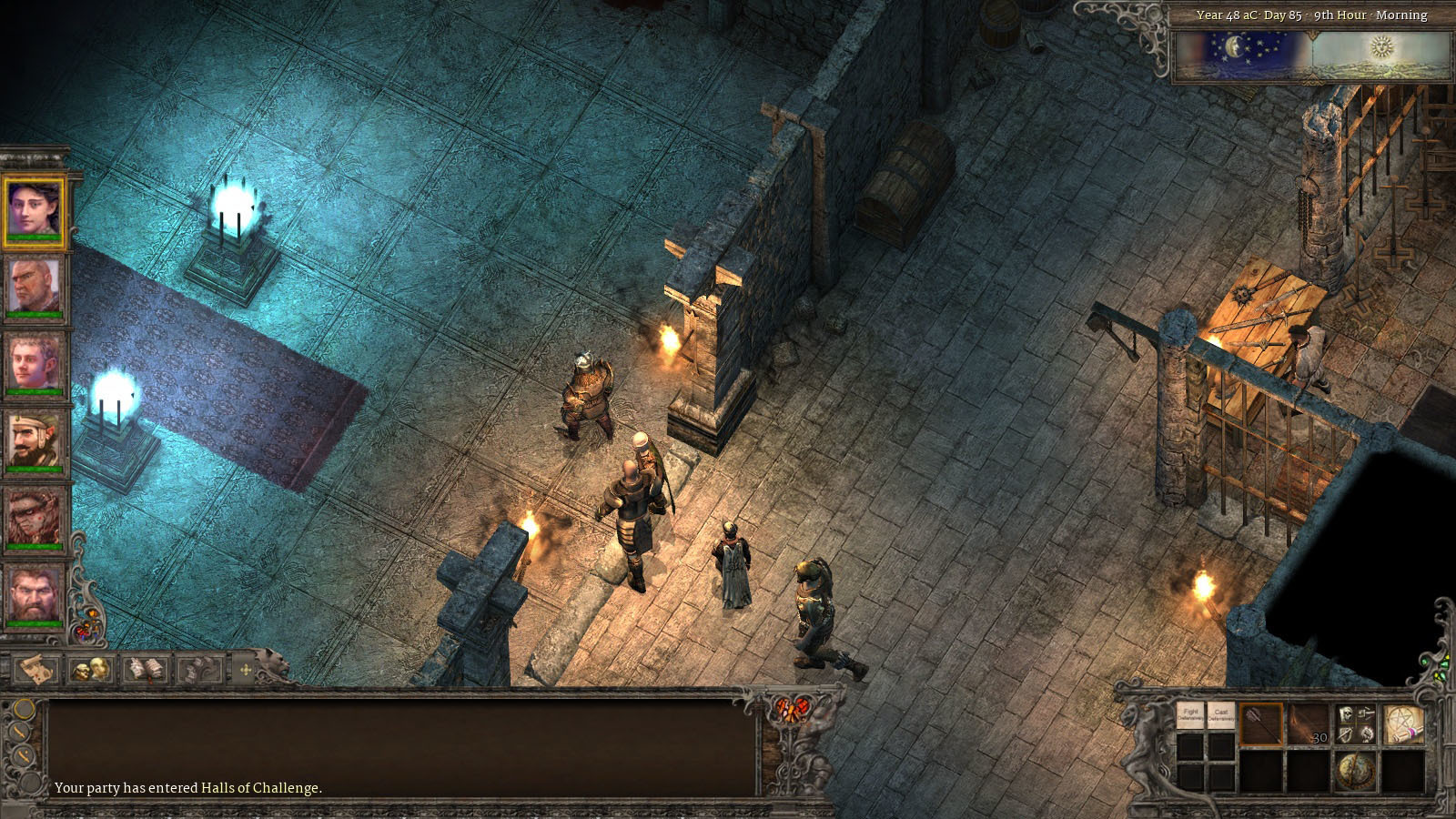Viewport: 1456px width, 819px height.
Task: Select the bald scarred man portrait
Action: tap(35, 285)
